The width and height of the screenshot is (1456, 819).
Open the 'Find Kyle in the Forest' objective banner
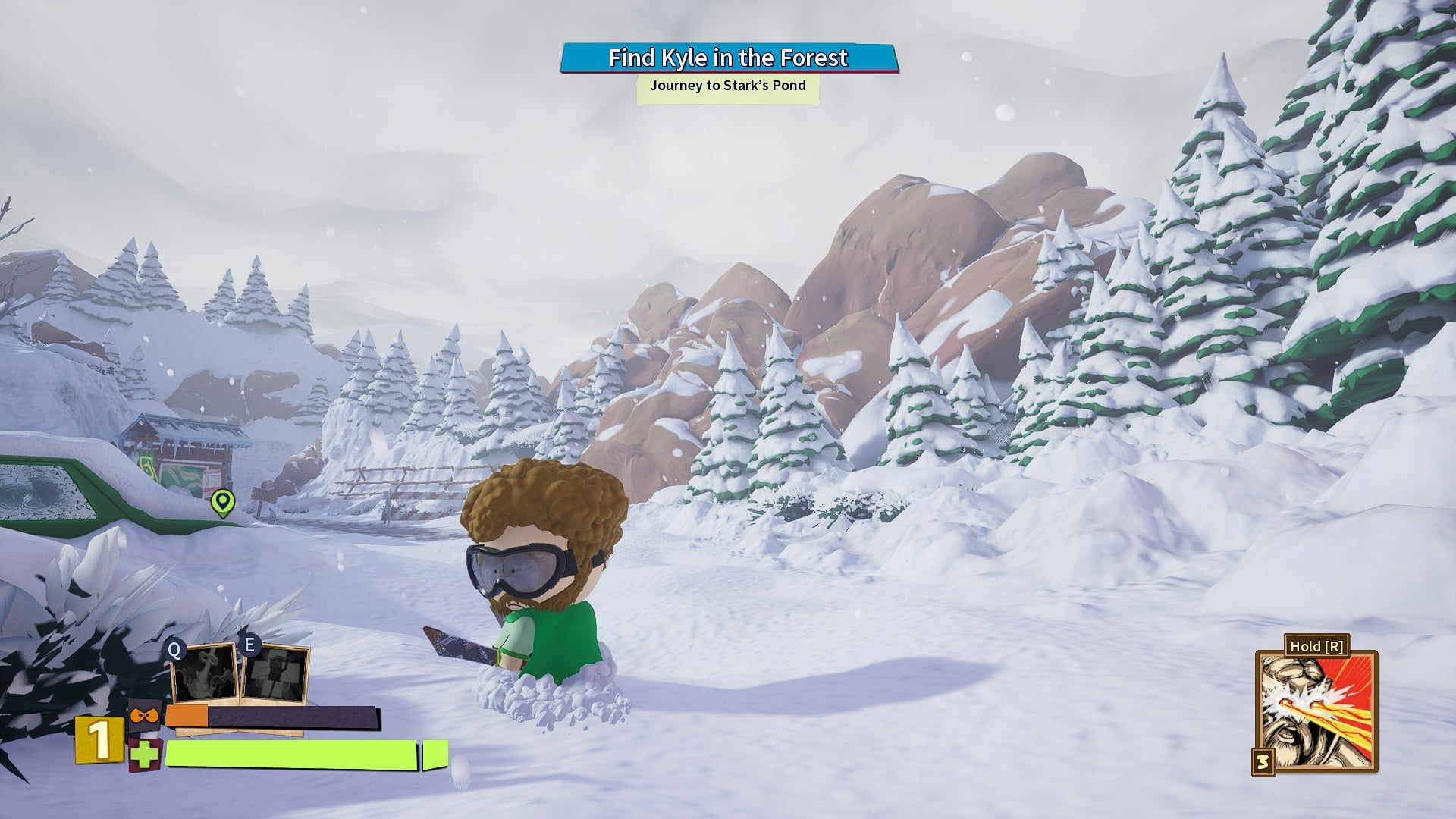[x=726, y=58]
